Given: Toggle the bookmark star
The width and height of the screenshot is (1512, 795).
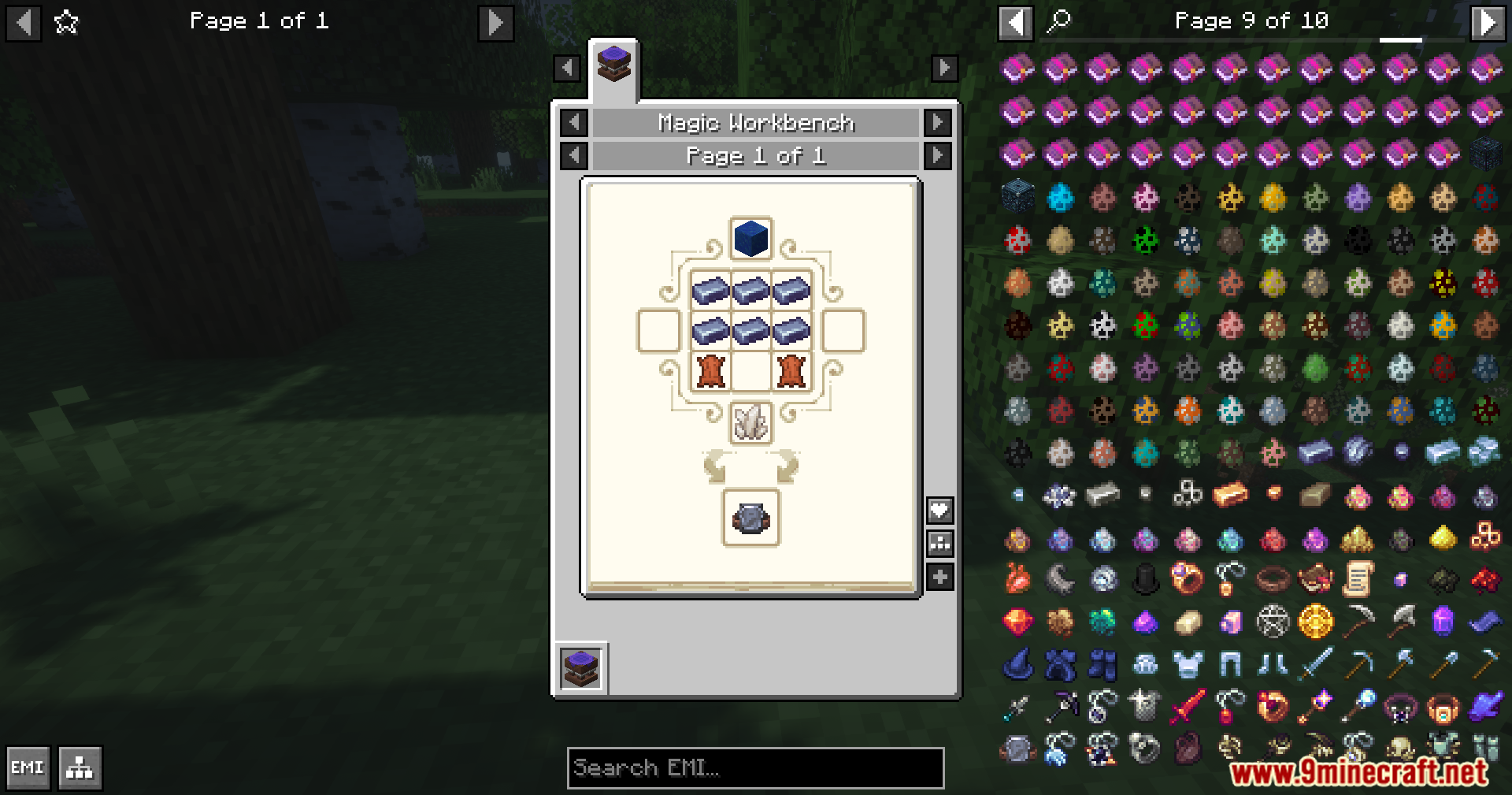Looking at the screenshot, I should [66, 21].
